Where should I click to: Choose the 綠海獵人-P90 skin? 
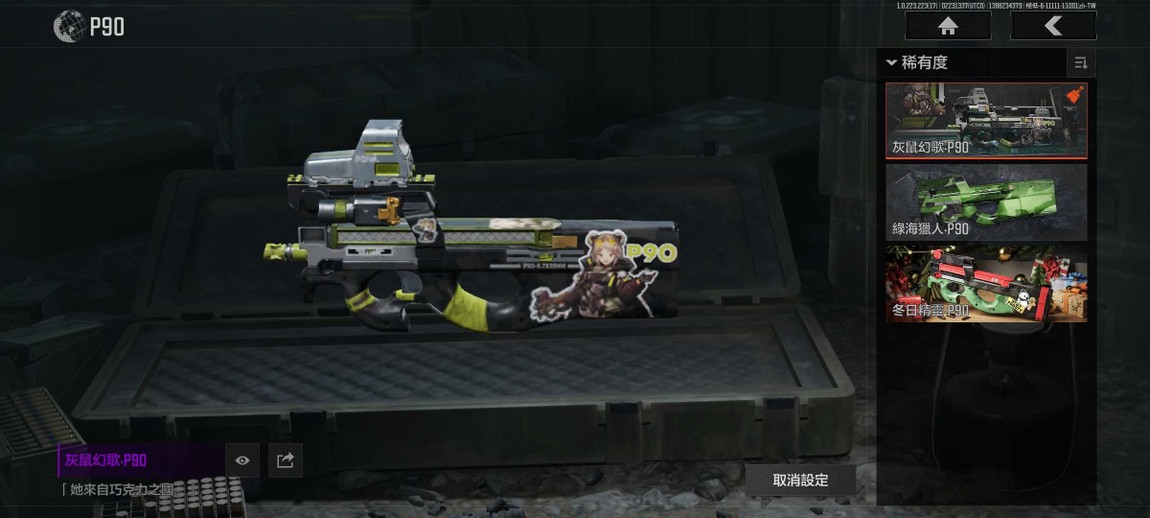pos(986,202)
